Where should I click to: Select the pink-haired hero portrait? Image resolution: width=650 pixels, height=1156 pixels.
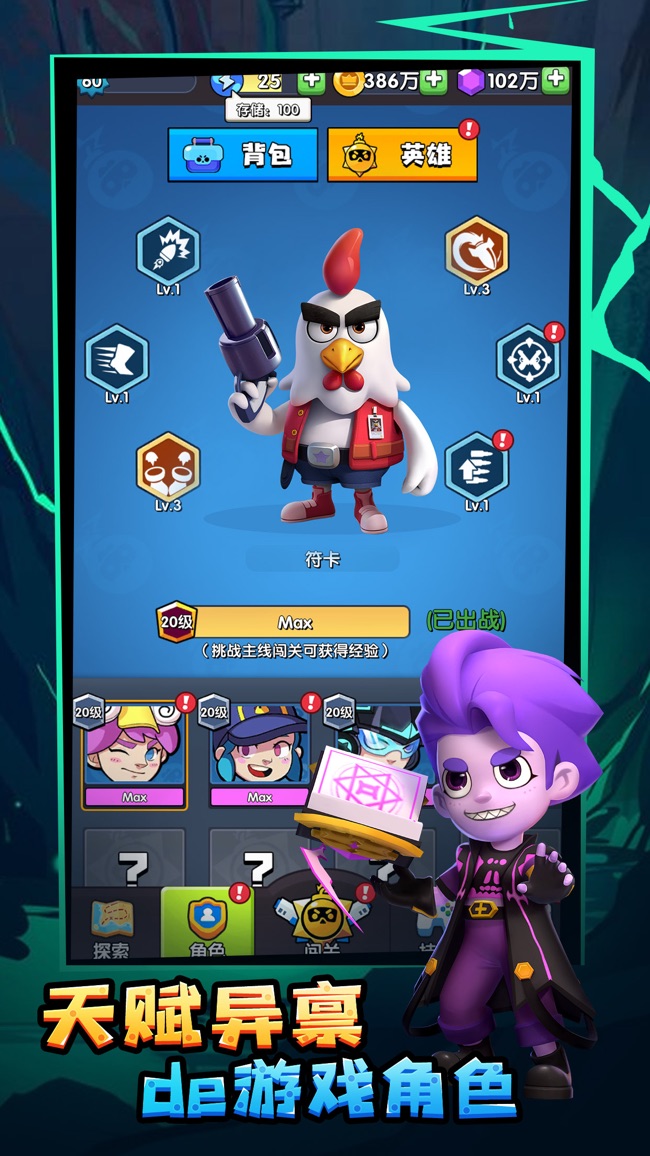(134, 748)
